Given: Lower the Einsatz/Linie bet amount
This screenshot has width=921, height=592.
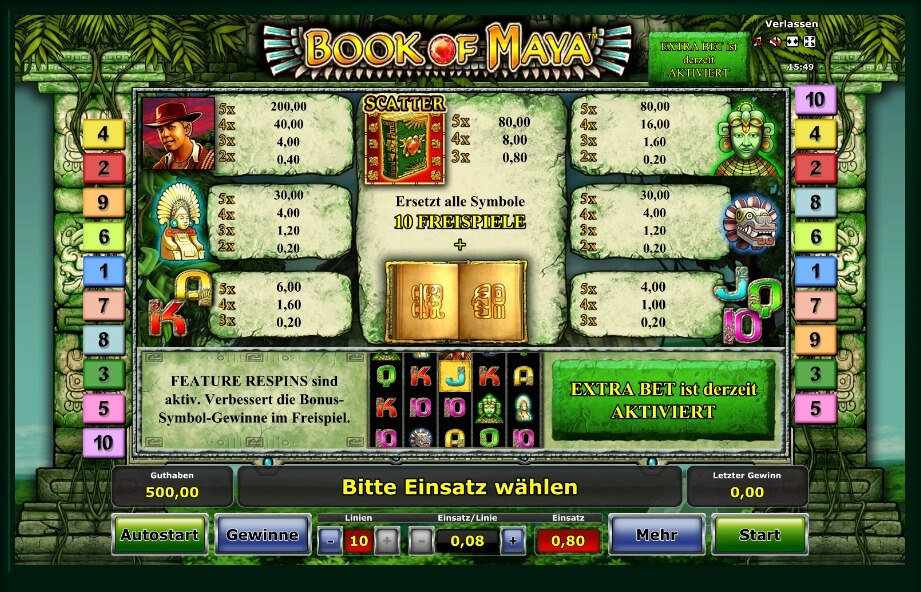Looking at the screenshot, I should 422,541.
